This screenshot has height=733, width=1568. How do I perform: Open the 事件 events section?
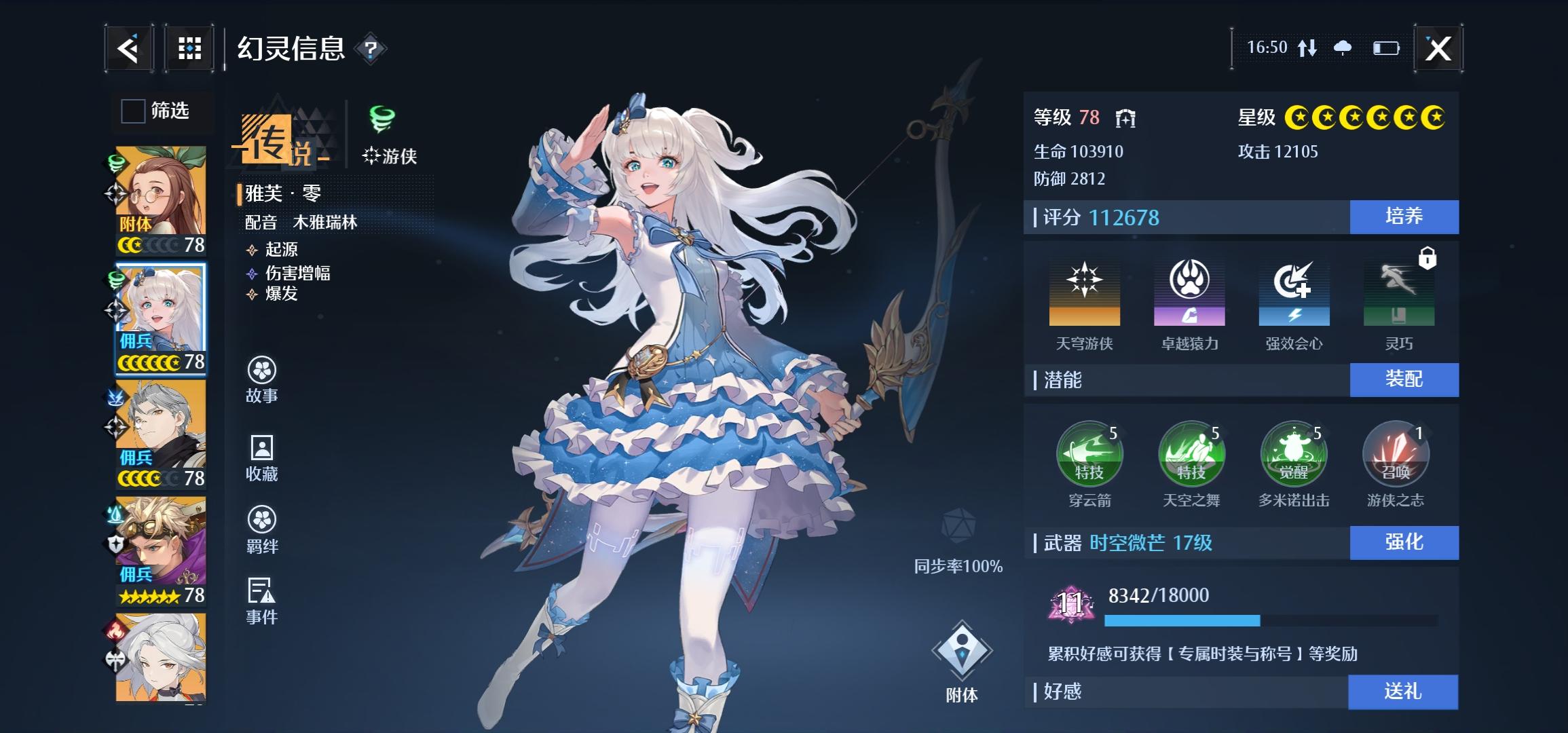pyautogui.click(x=262, y=600)
